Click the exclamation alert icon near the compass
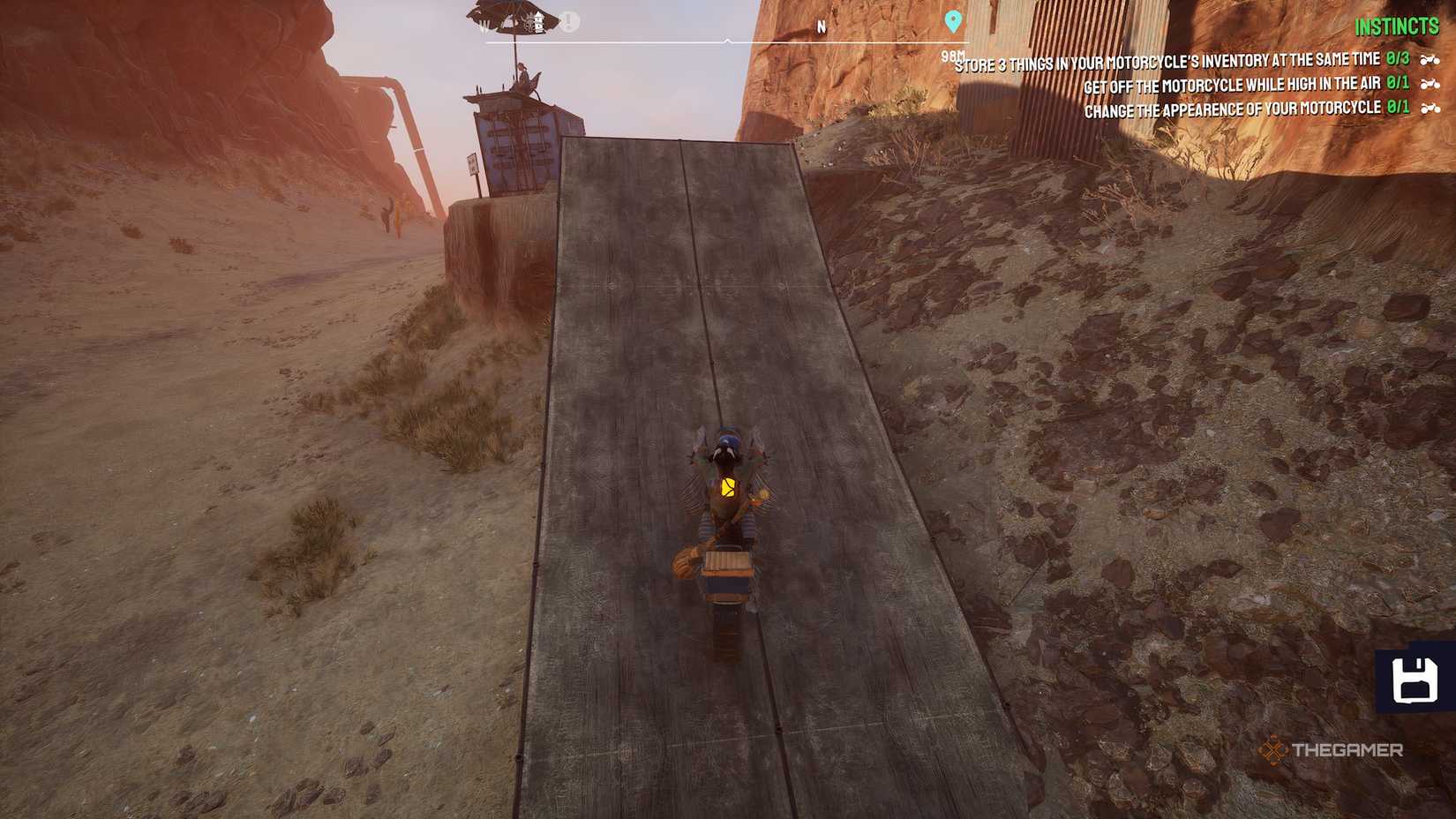This screenshot has height=819, width=1456. 568,20
